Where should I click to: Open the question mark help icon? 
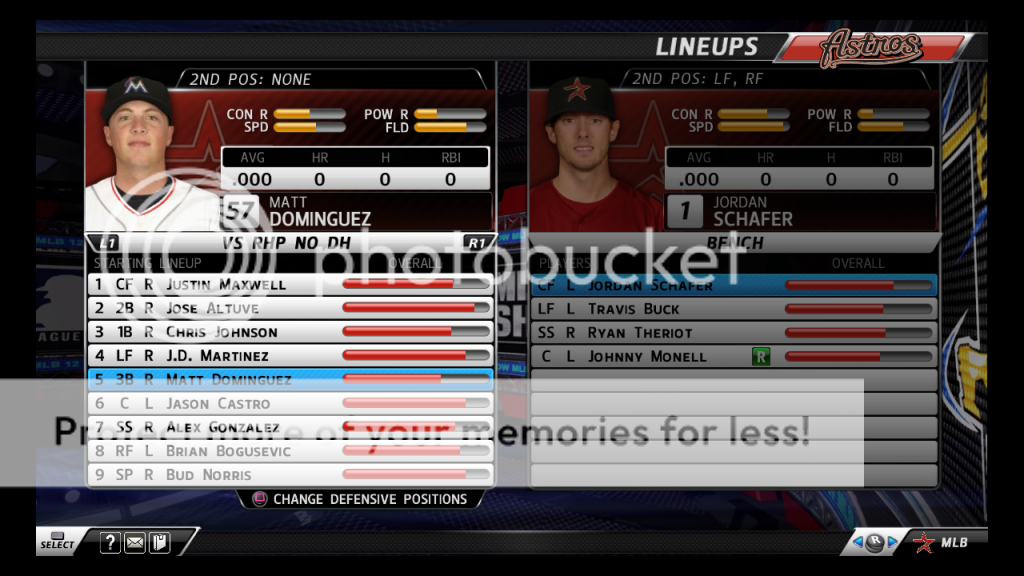point(110,543)
